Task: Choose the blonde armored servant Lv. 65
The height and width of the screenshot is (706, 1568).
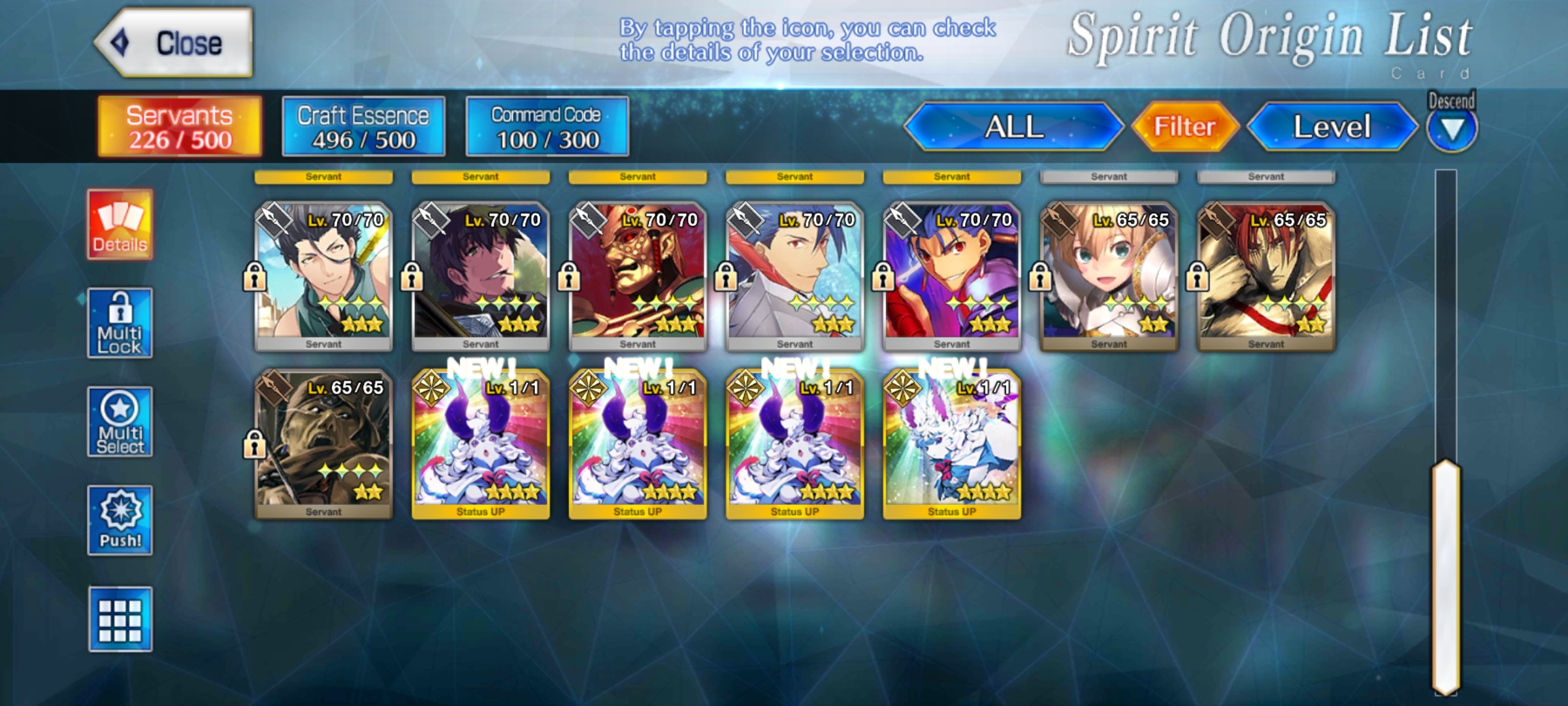Action: (x=1109, y=276)
